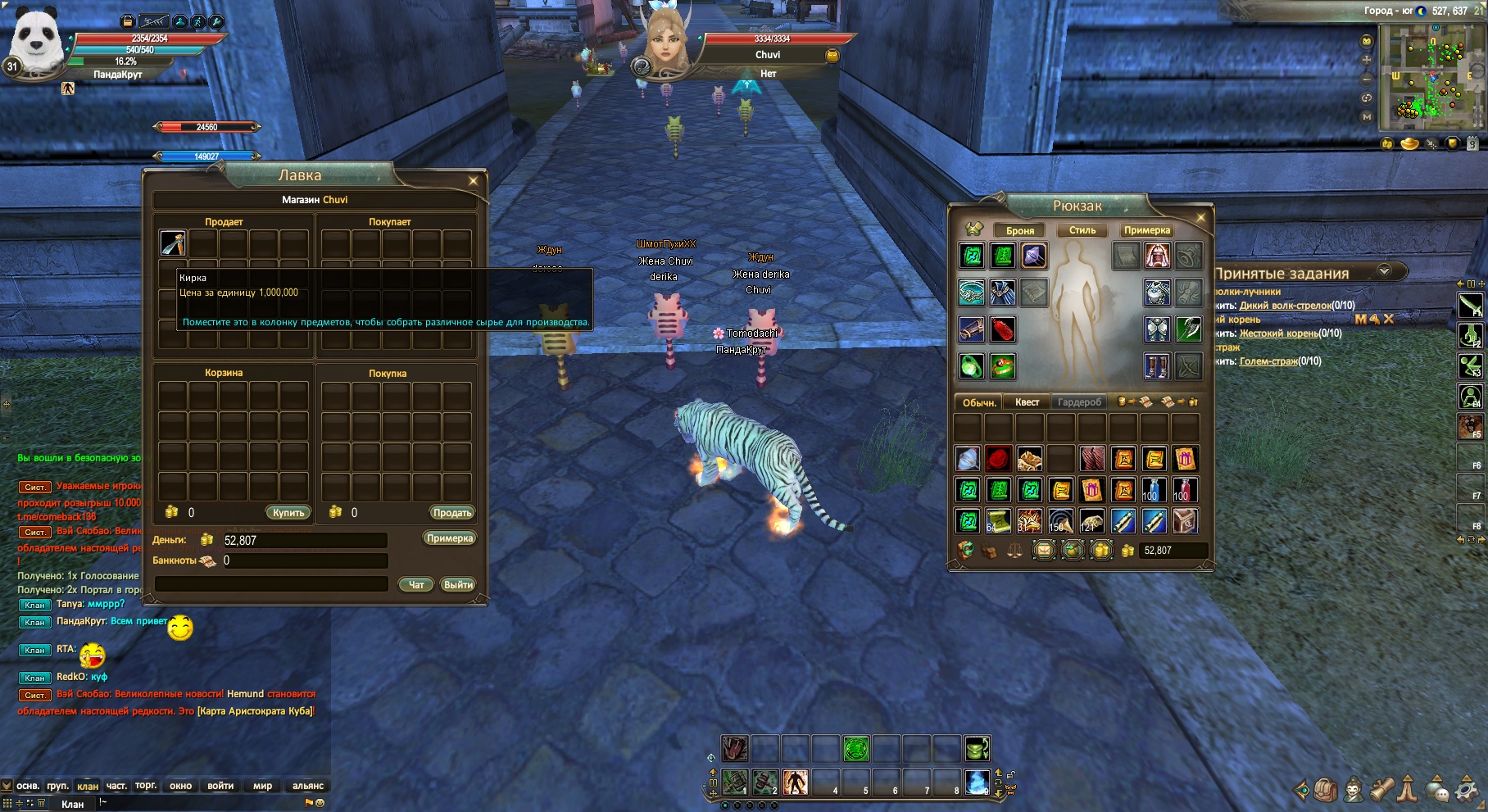Exit the shop with Выйти button

[x=458, y=585]
